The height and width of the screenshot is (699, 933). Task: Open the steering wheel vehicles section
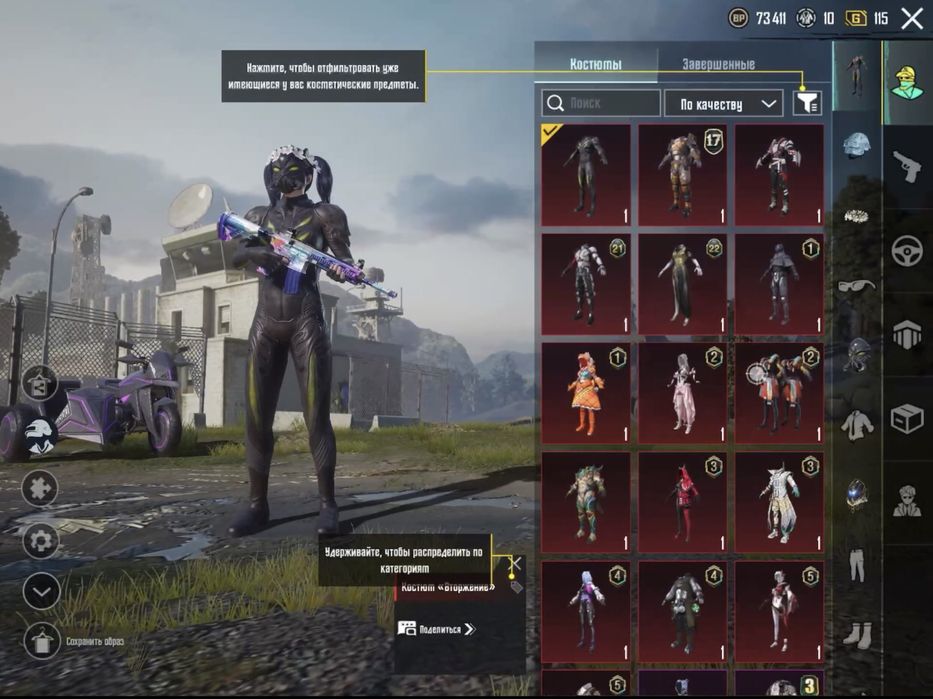pyautogui.click(x=907, y=249)
